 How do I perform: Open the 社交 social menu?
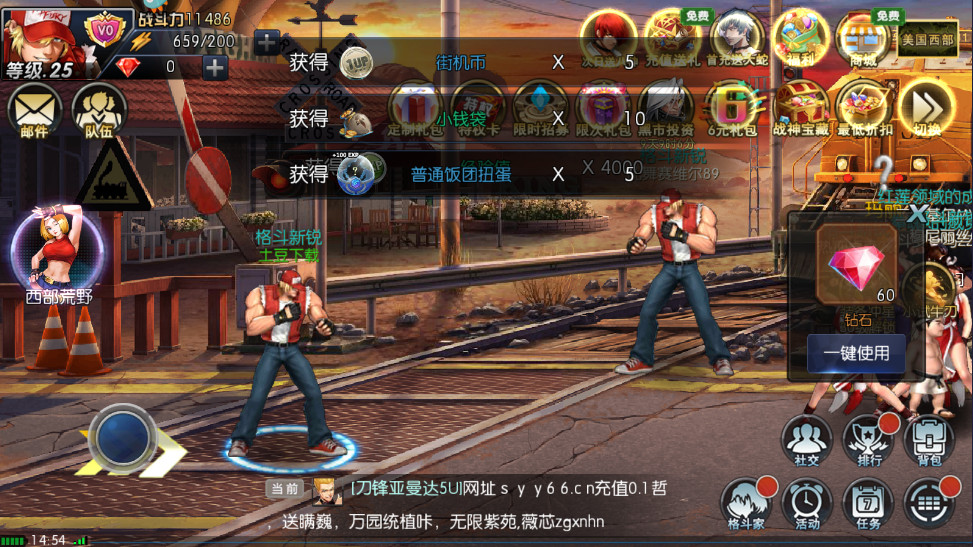(806, 441)
